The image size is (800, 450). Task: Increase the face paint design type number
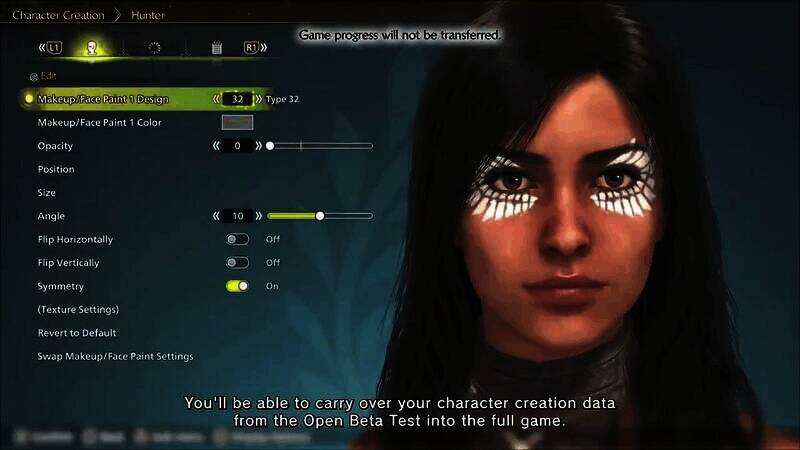pos(259,99)
